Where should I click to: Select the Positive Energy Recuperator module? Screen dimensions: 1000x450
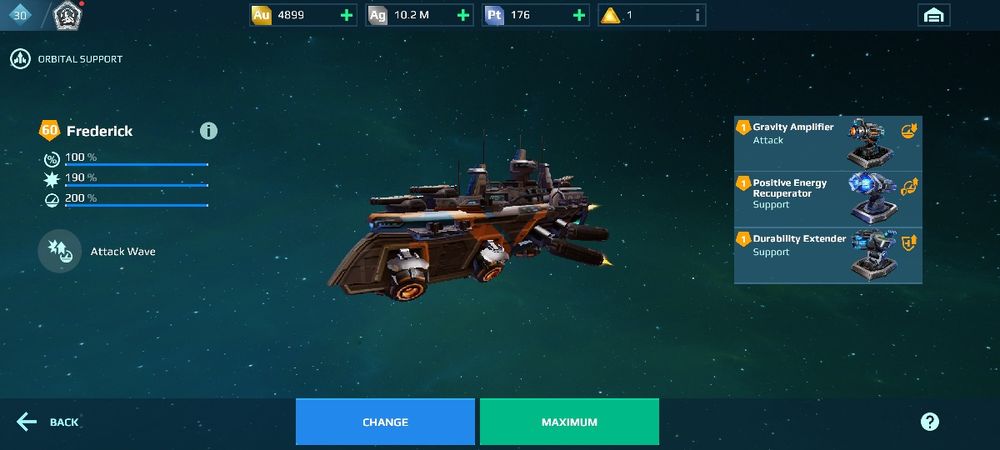(828, 197)
